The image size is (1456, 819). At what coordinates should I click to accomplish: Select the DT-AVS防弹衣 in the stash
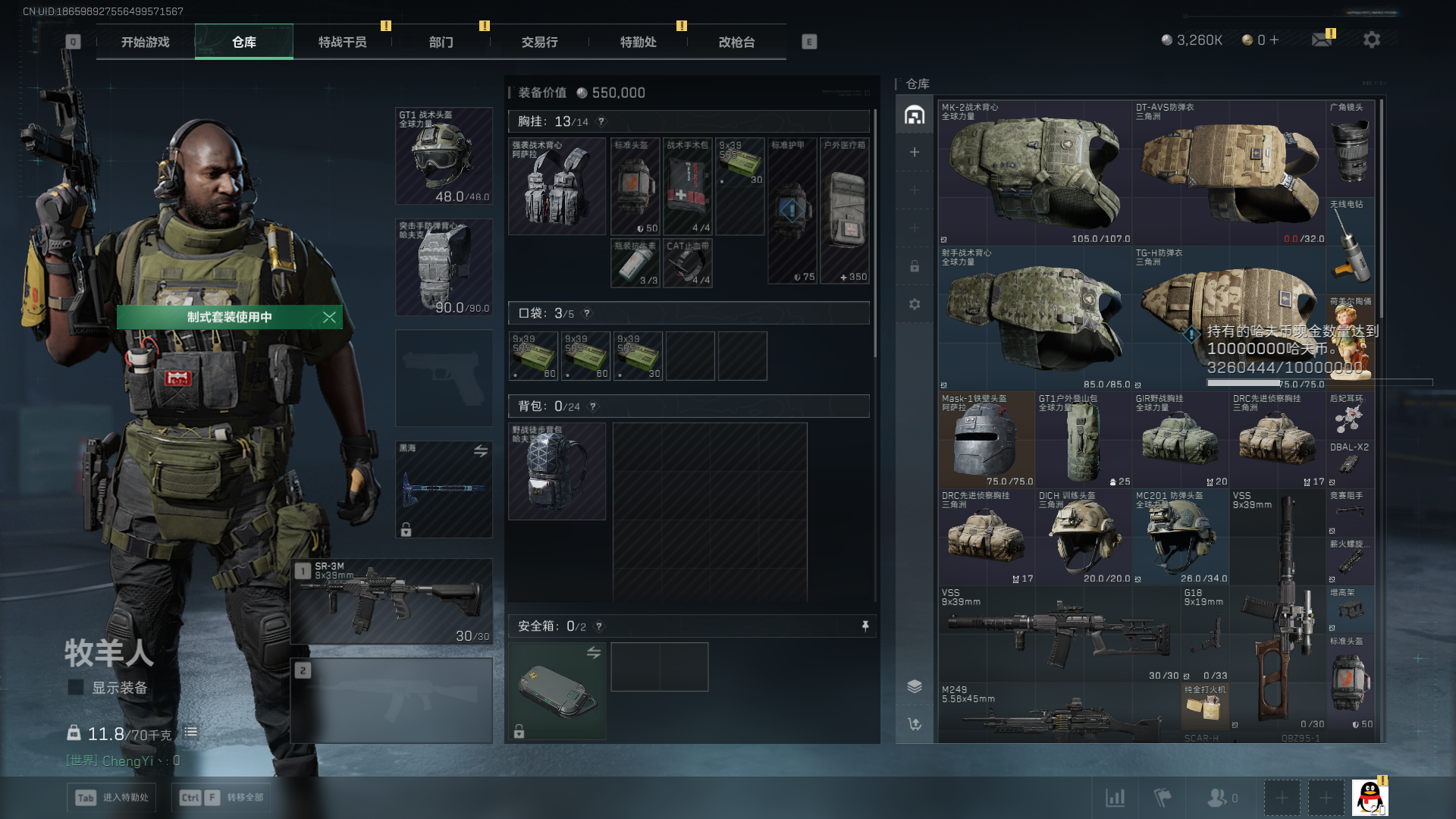point(1229,172)
